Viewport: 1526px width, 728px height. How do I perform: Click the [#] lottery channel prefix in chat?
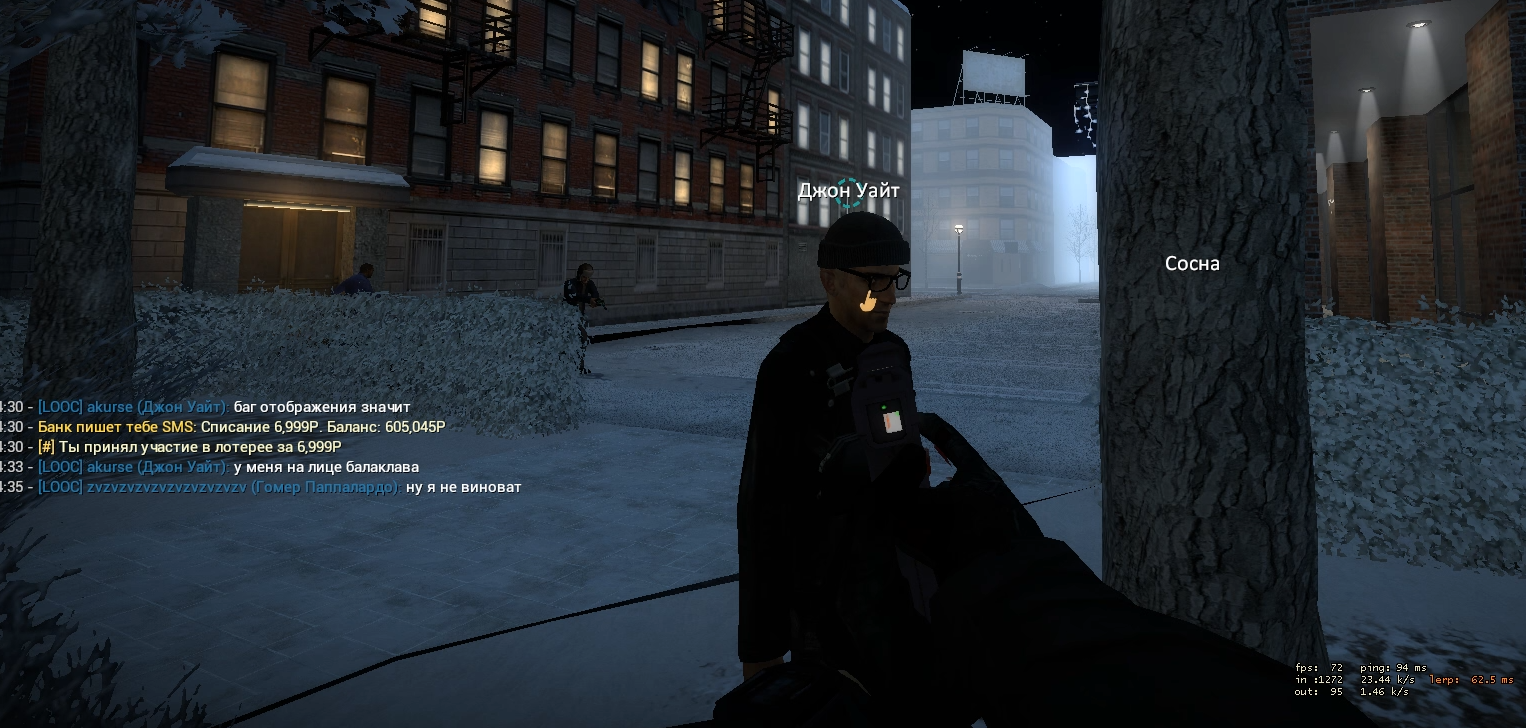point(45,446)
